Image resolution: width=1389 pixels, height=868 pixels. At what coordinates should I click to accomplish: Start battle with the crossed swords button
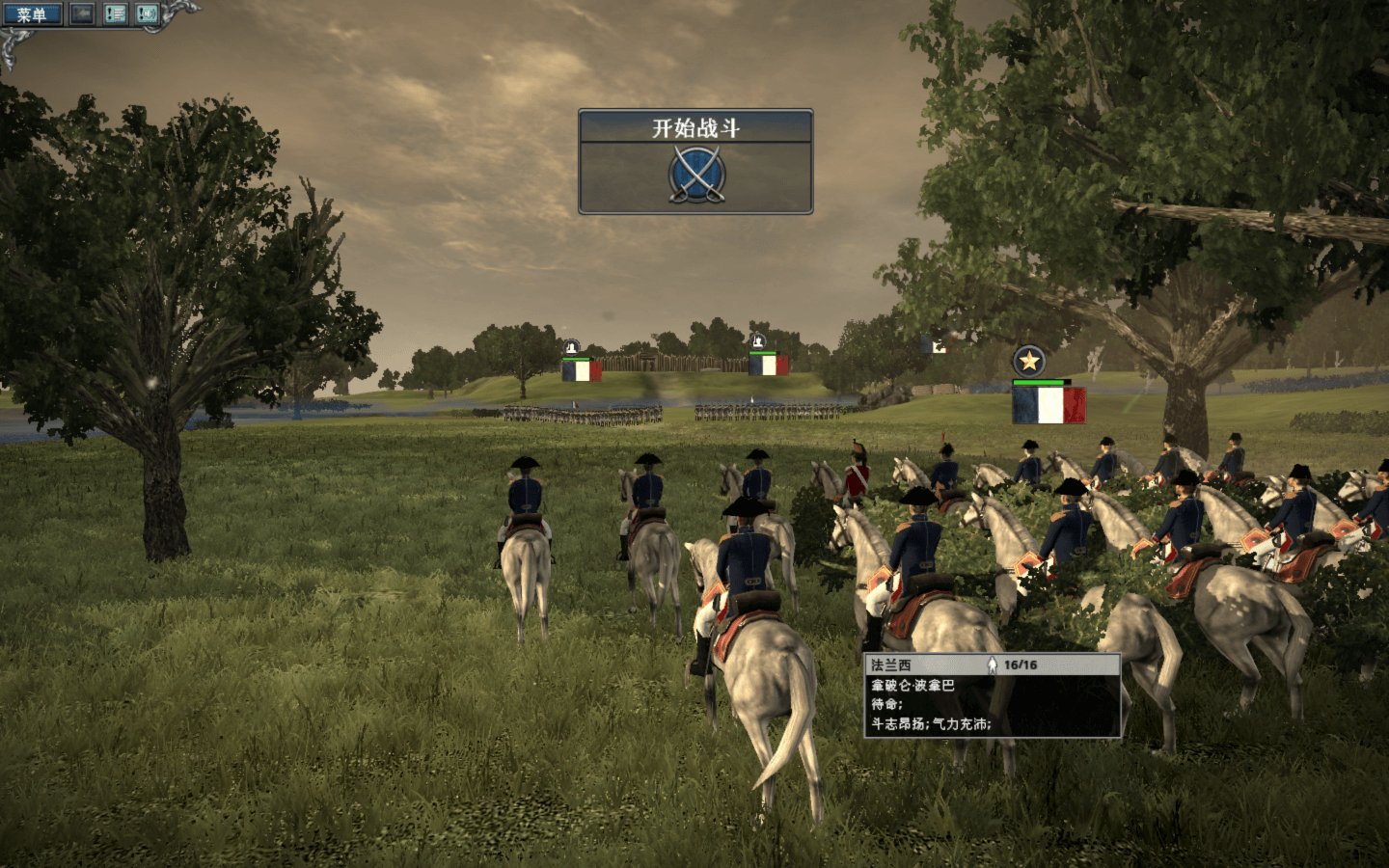tap(695, 175)
